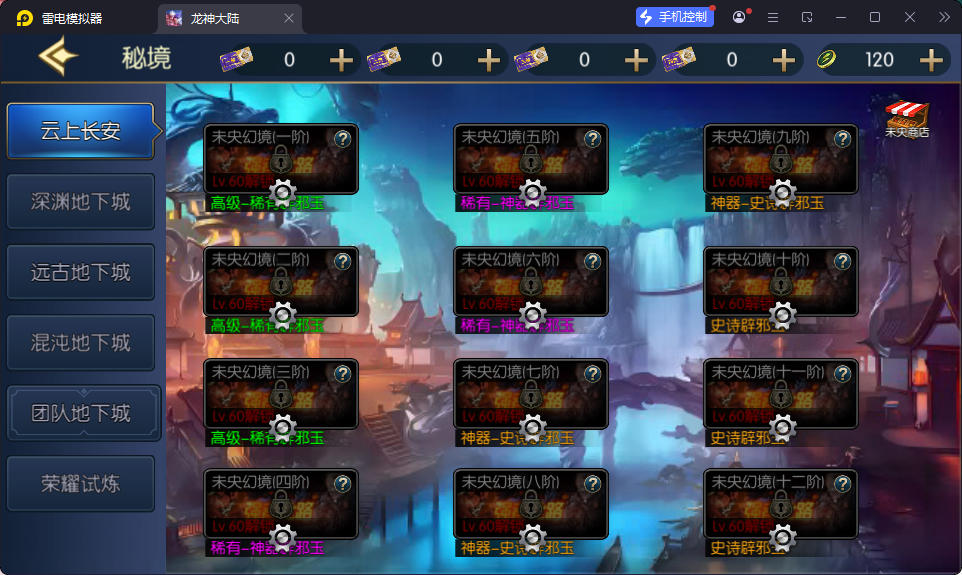Open the 未央商店 shop icon

907,117
